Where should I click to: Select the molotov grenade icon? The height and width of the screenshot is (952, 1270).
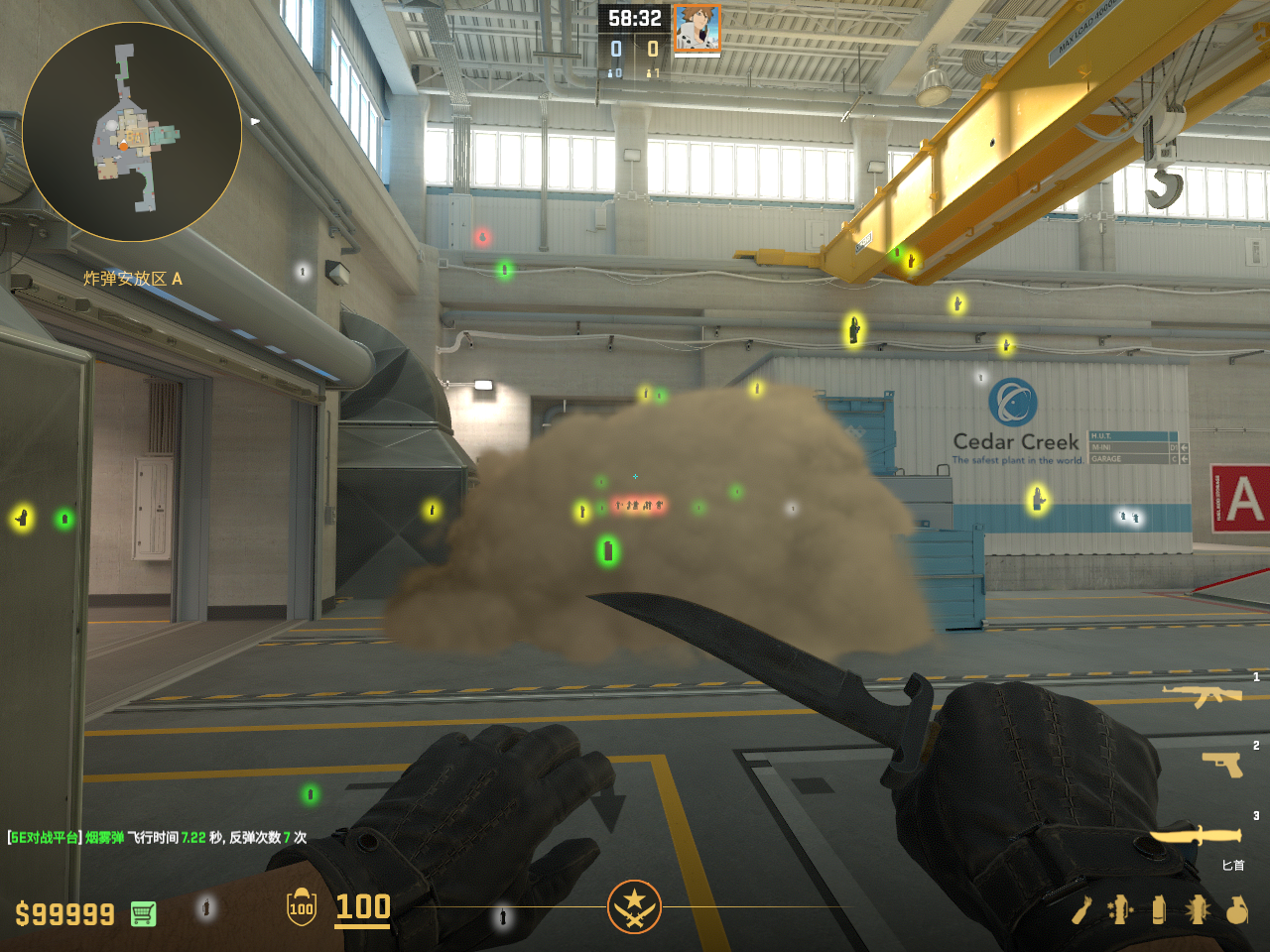click(x=1081, y=909)
